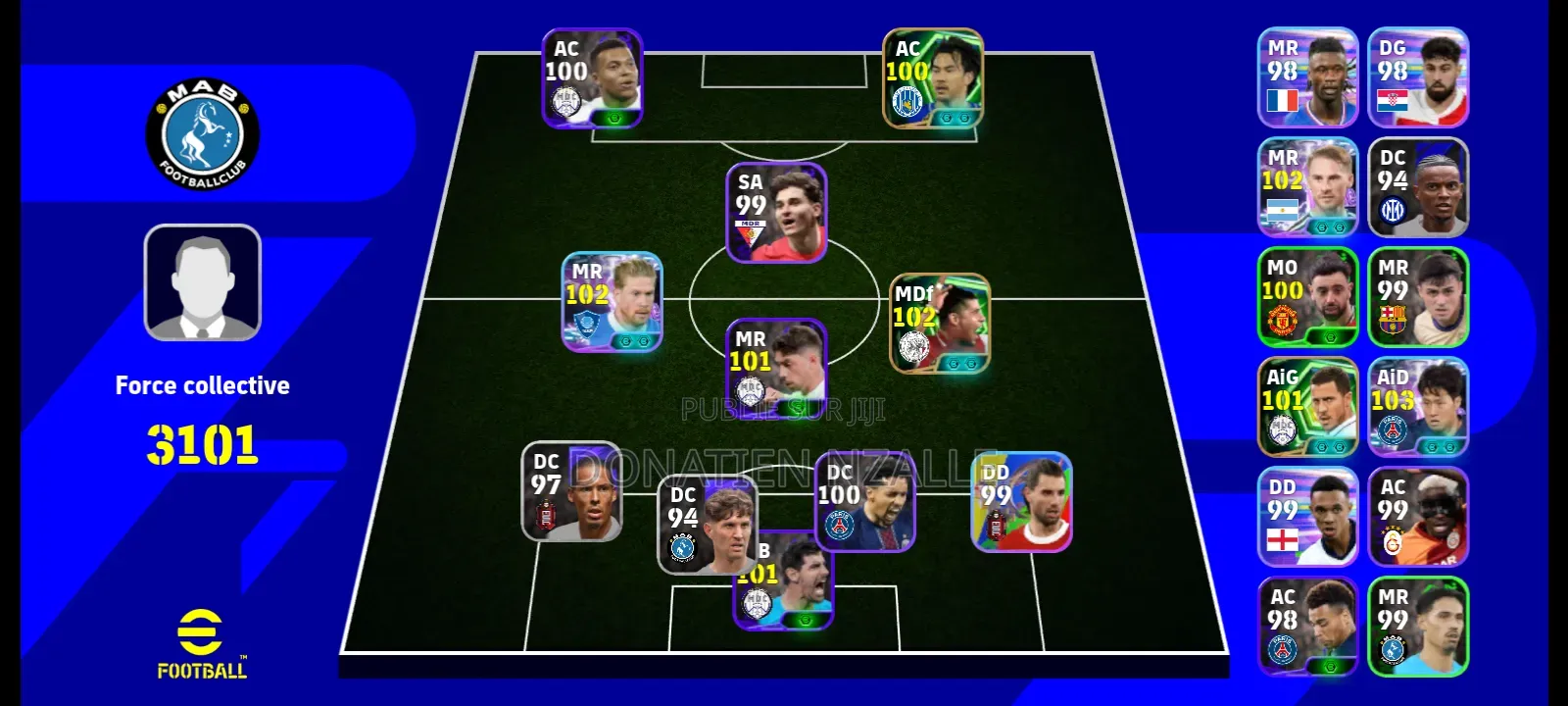Choose the MO 100 Manchester United card
This screenshot has width=1568, height=706.
[1307, 297]
